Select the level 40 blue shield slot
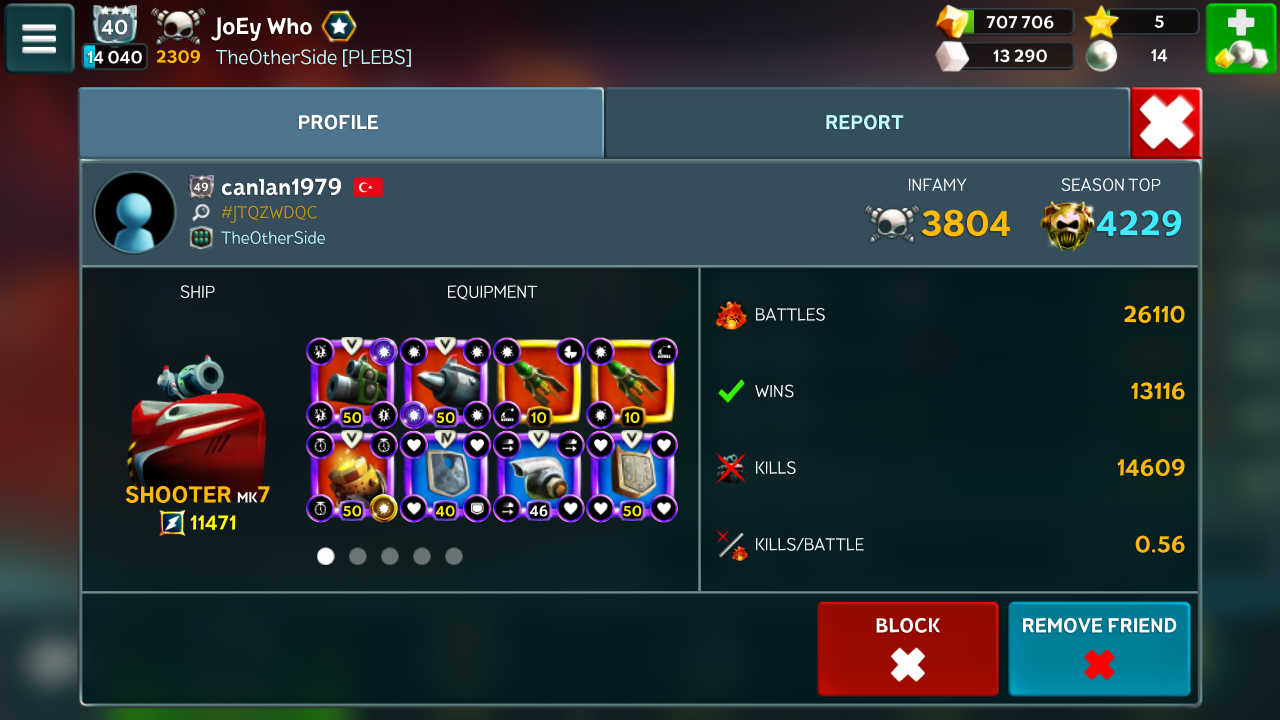Viewport: 1280px width, 720px height. [445, 477]
